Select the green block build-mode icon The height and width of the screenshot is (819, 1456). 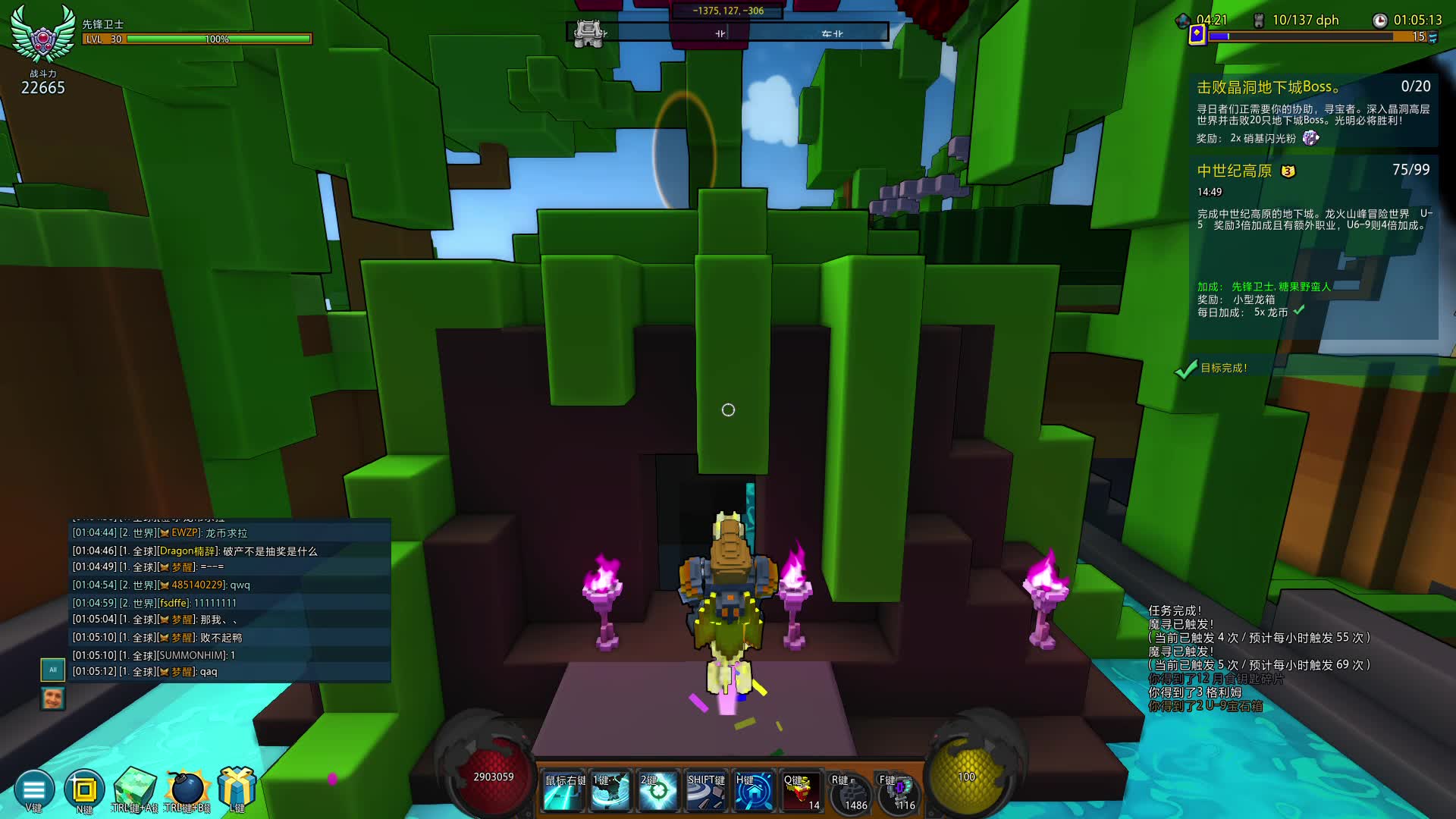click(135, 788)
